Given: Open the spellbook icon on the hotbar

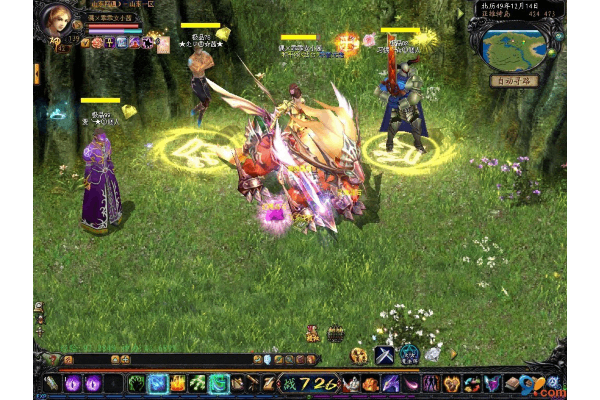Looking at the screenshot, I should click(x=513, y=383).
